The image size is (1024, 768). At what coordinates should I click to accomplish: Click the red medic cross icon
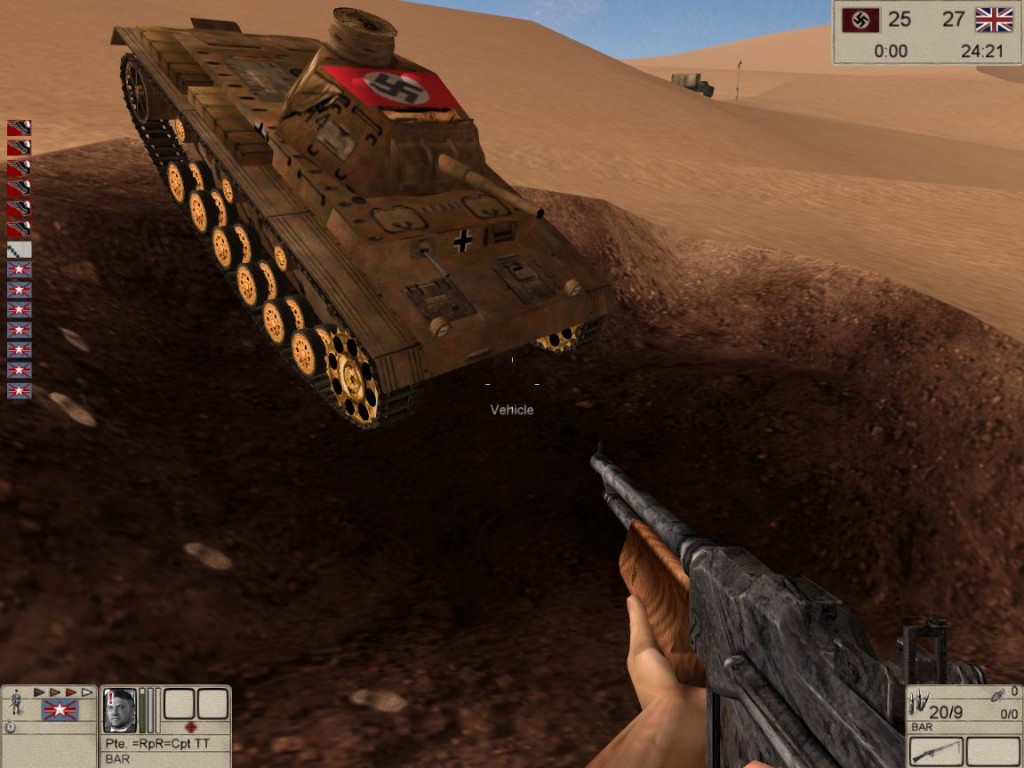(190, 727)
